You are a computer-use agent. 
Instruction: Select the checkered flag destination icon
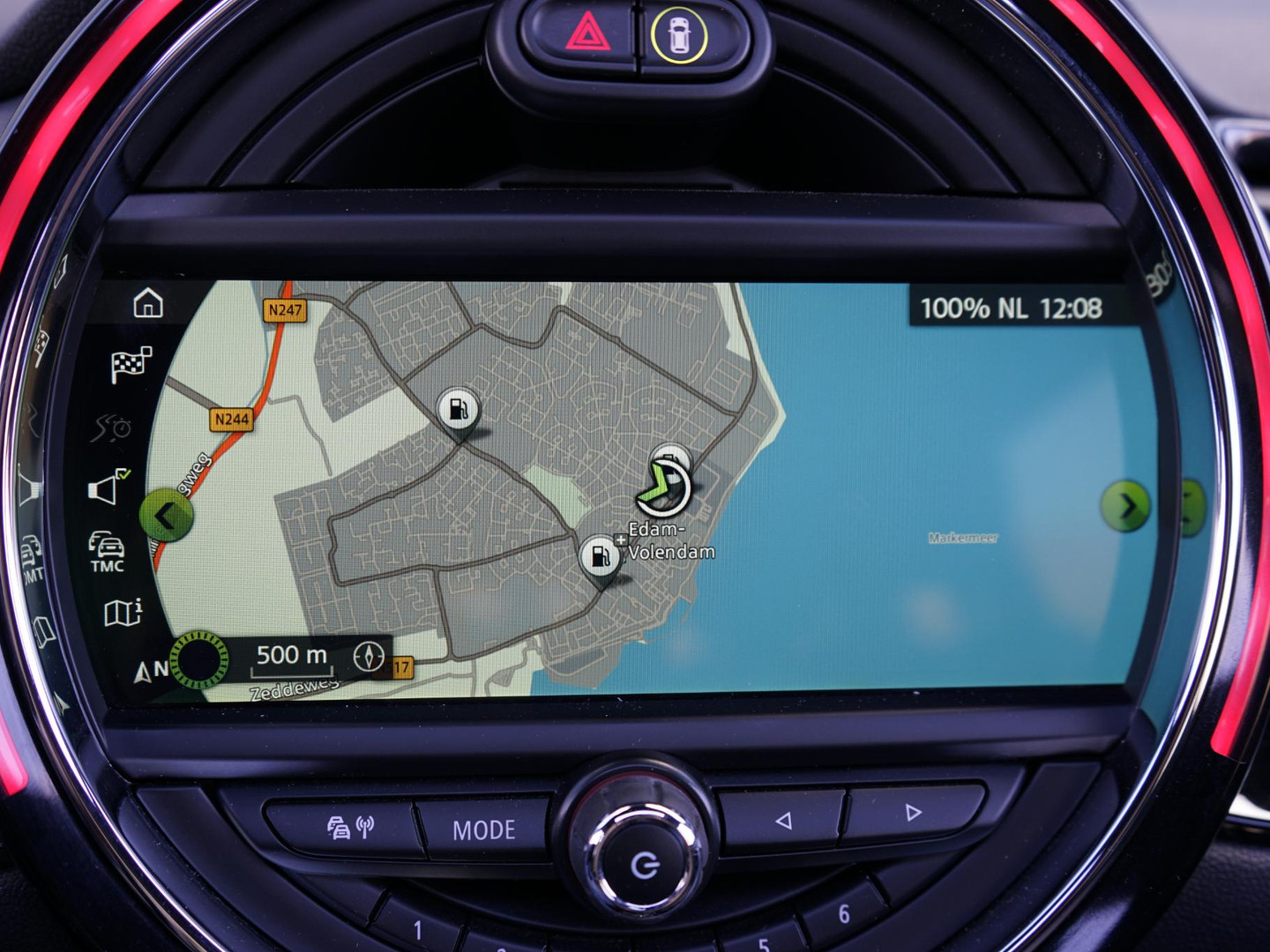tap(131, 364)
